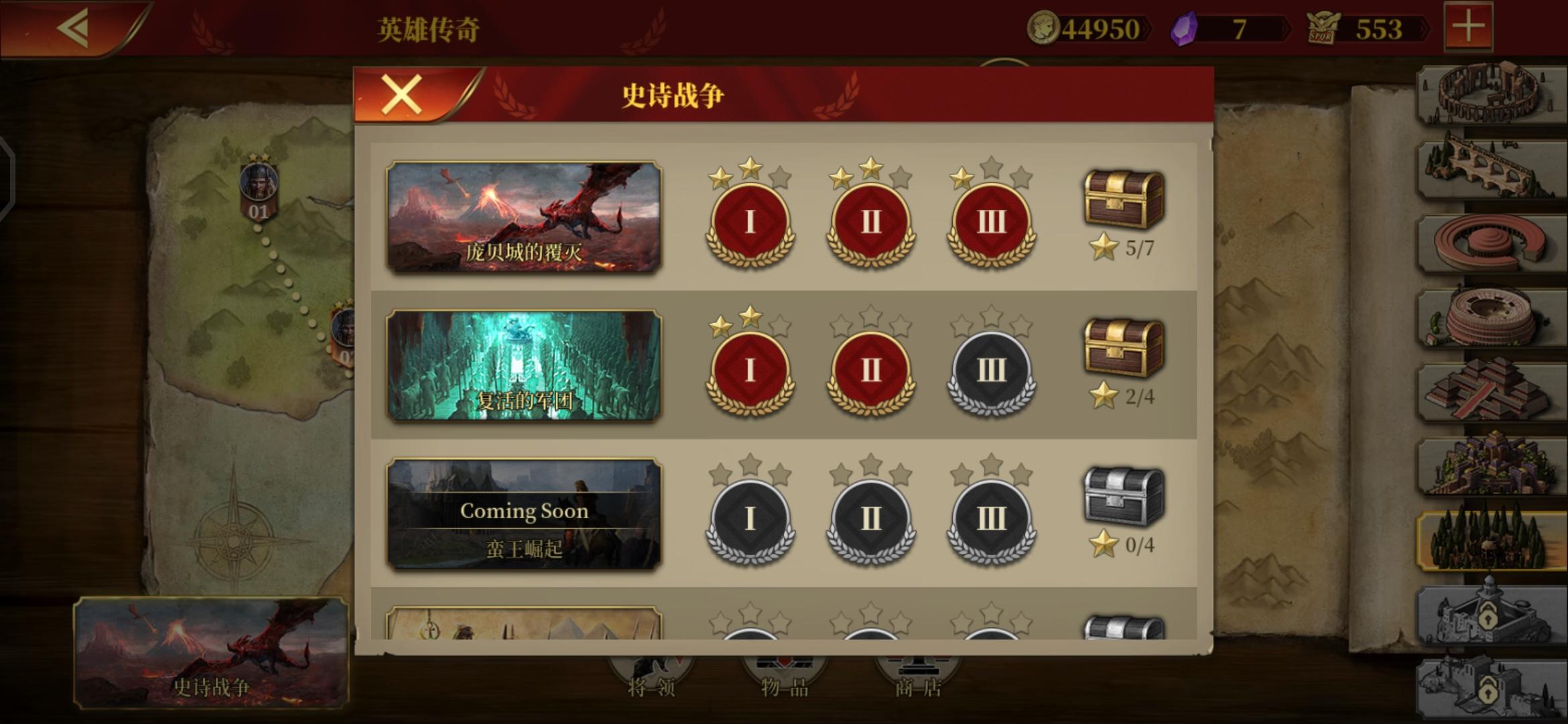
Task: Select commander 01 on the map
Action: point(258,188)
